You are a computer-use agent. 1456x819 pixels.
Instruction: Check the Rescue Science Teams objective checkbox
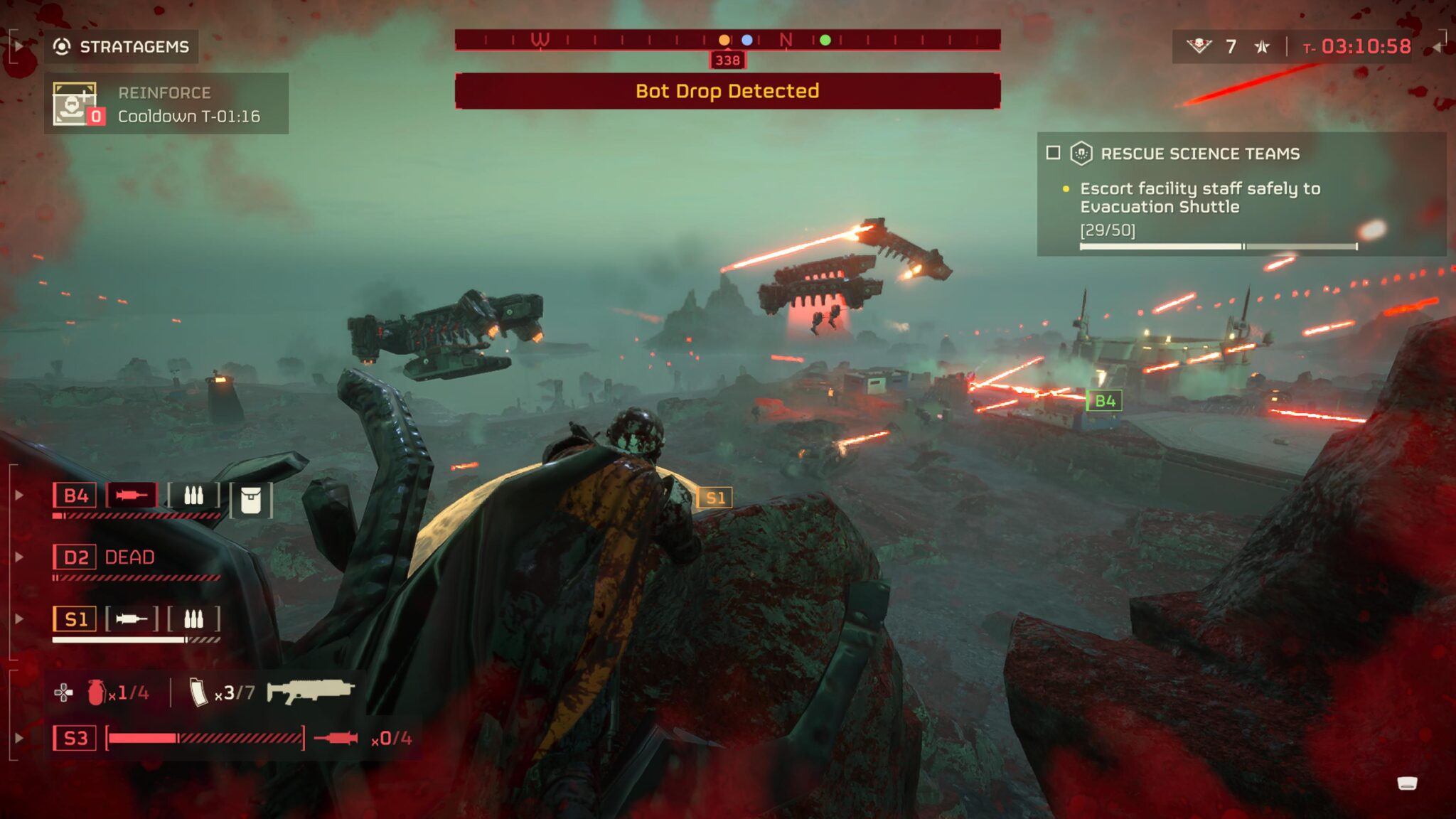1055,154
